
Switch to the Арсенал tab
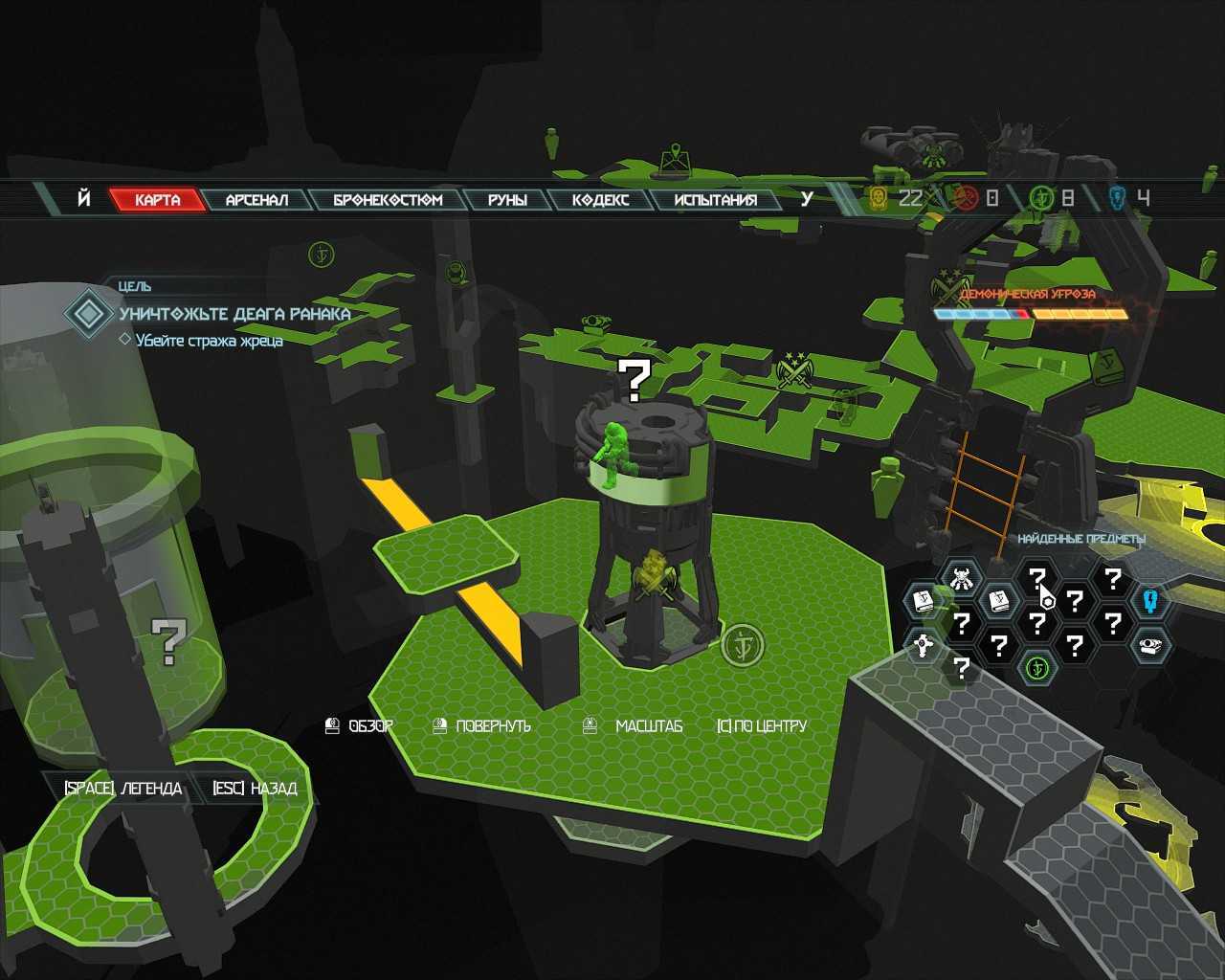click(x=256, y=200)
